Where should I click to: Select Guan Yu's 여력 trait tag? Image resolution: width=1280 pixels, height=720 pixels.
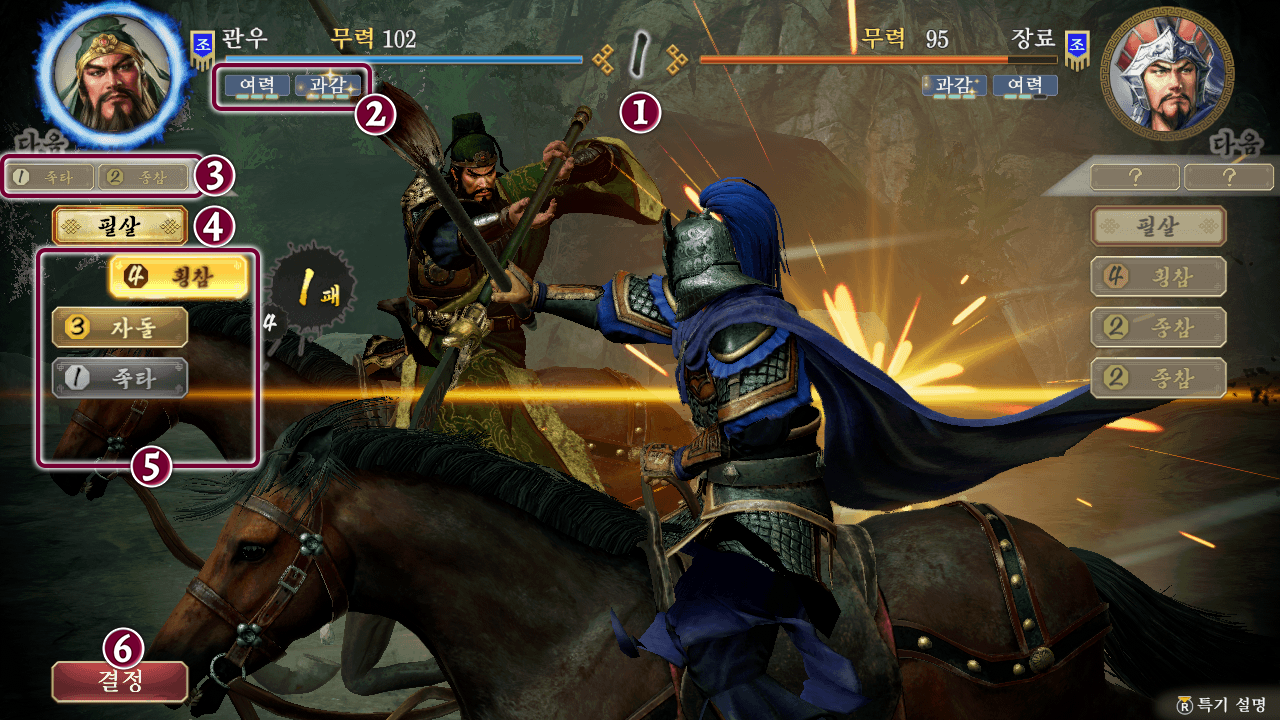[257, 86]
